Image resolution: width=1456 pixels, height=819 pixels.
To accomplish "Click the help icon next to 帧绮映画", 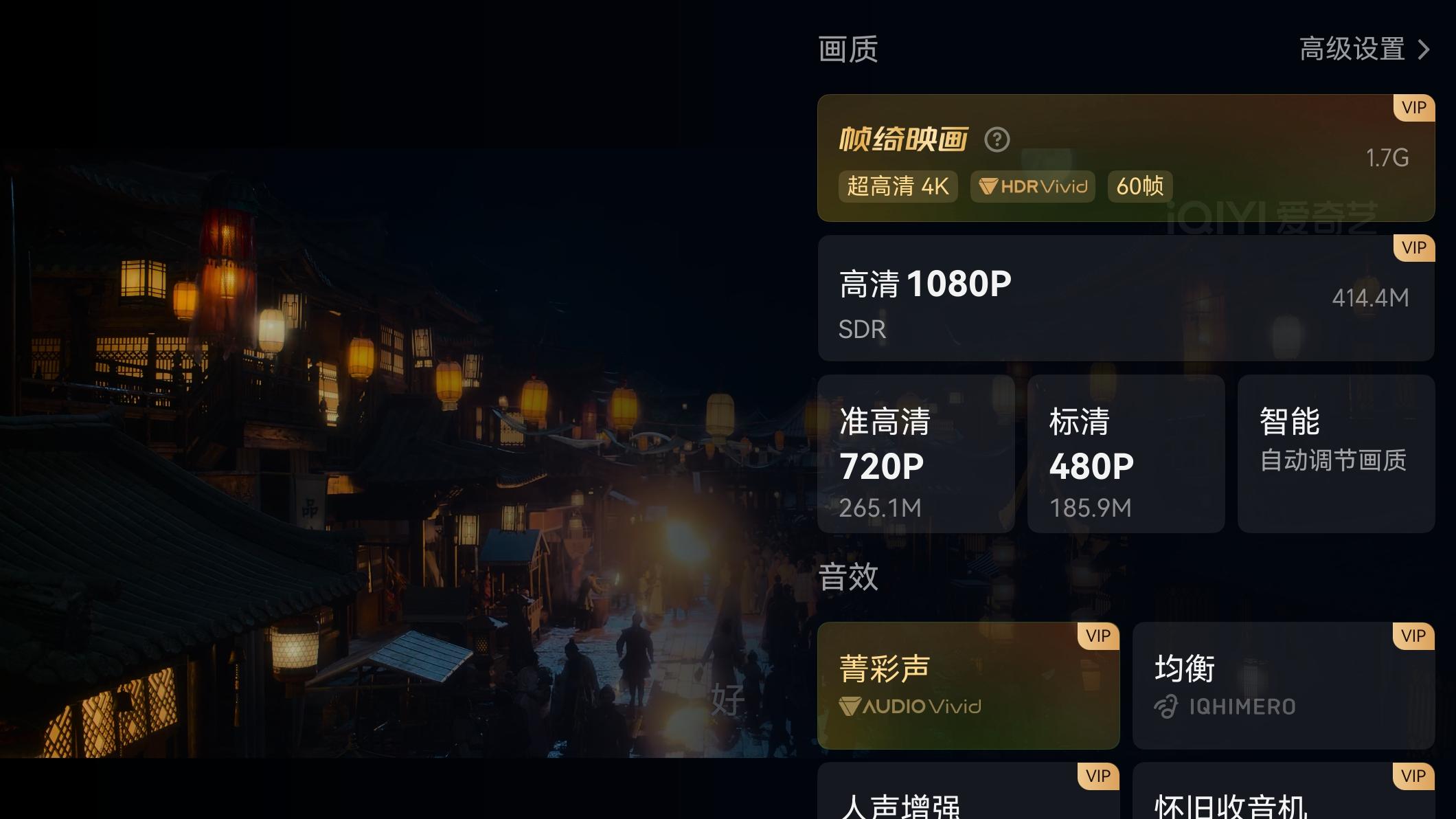I will pyautogui.click(x=997, y=139).
